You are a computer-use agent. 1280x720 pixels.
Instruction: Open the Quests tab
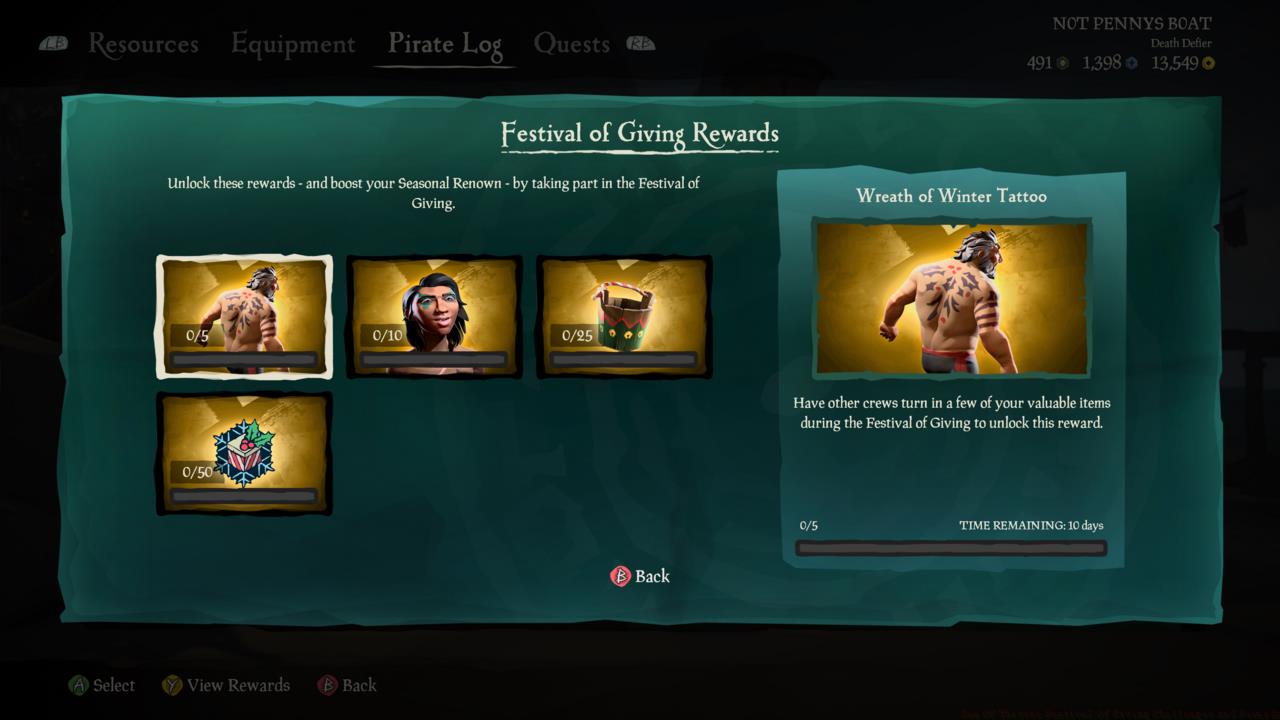[573, 44]
